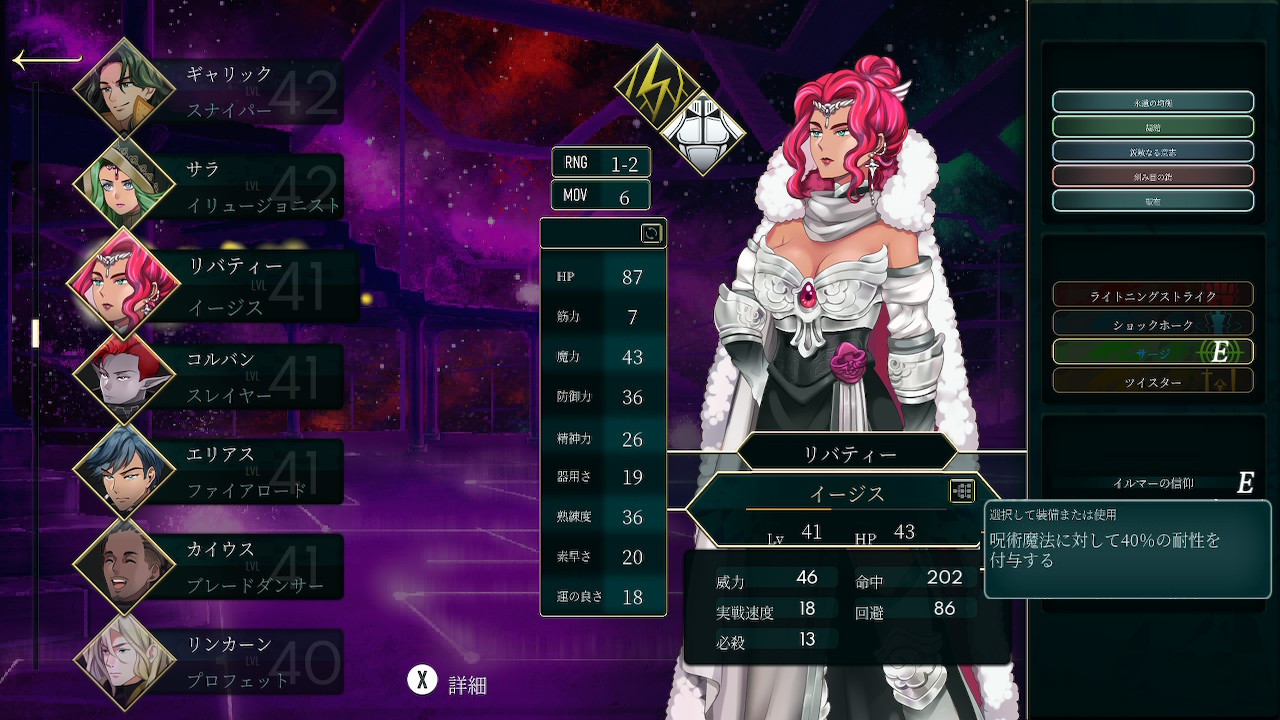Select サラ the イリュージョニスト
Screen dimensions: 1280x720
click(230, 188)
